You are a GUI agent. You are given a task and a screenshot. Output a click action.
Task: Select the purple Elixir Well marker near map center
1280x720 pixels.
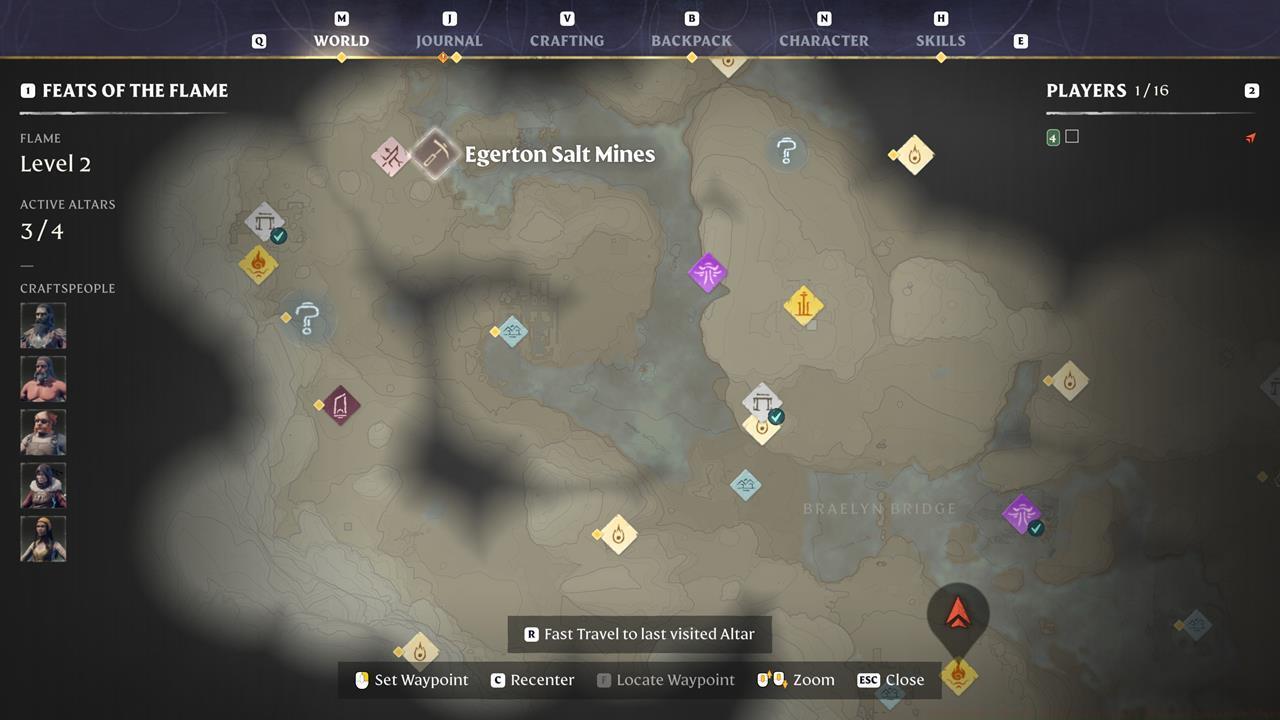709,273
